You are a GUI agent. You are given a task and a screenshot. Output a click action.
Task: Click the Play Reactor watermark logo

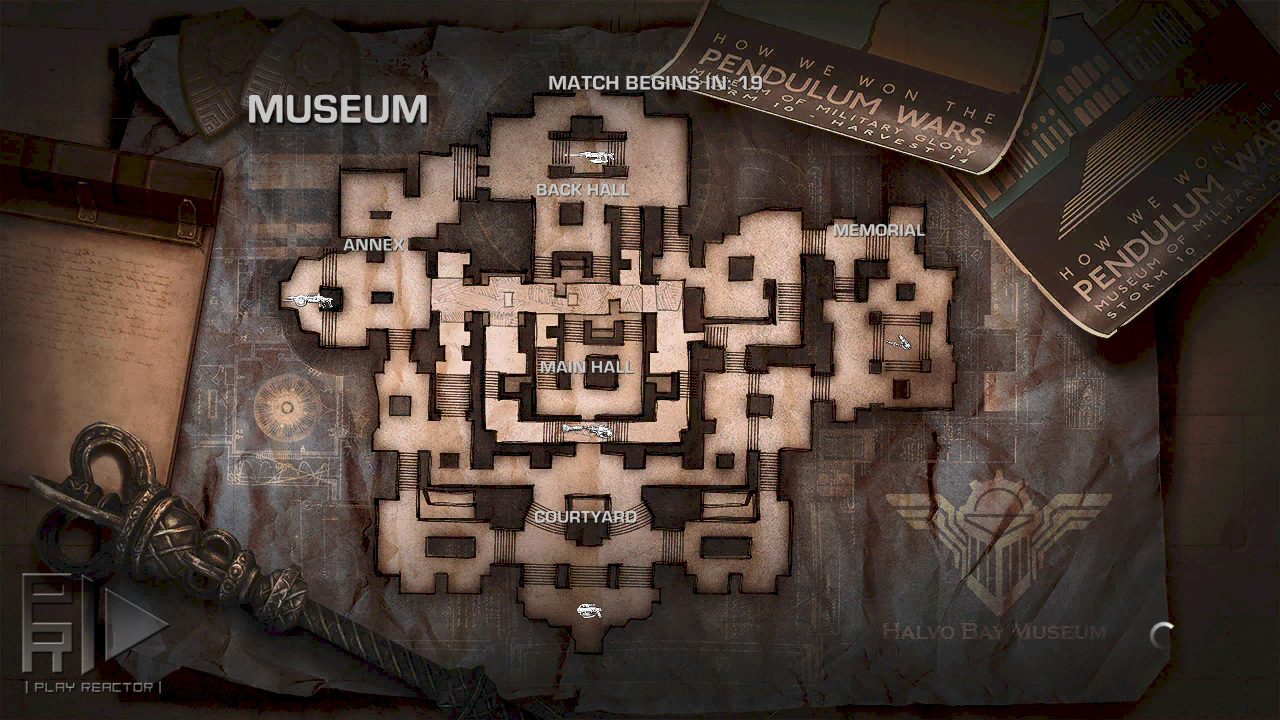[93, 634]
